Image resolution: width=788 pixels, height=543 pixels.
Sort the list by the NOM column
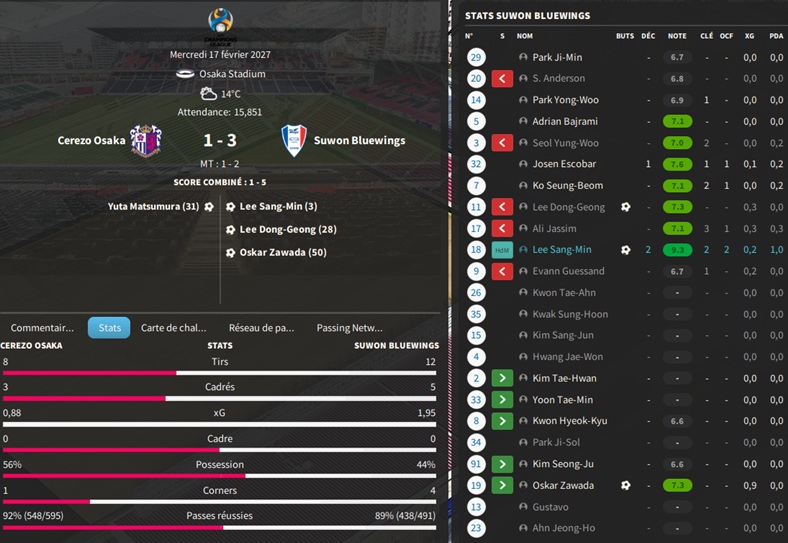[x=525, y=35]
